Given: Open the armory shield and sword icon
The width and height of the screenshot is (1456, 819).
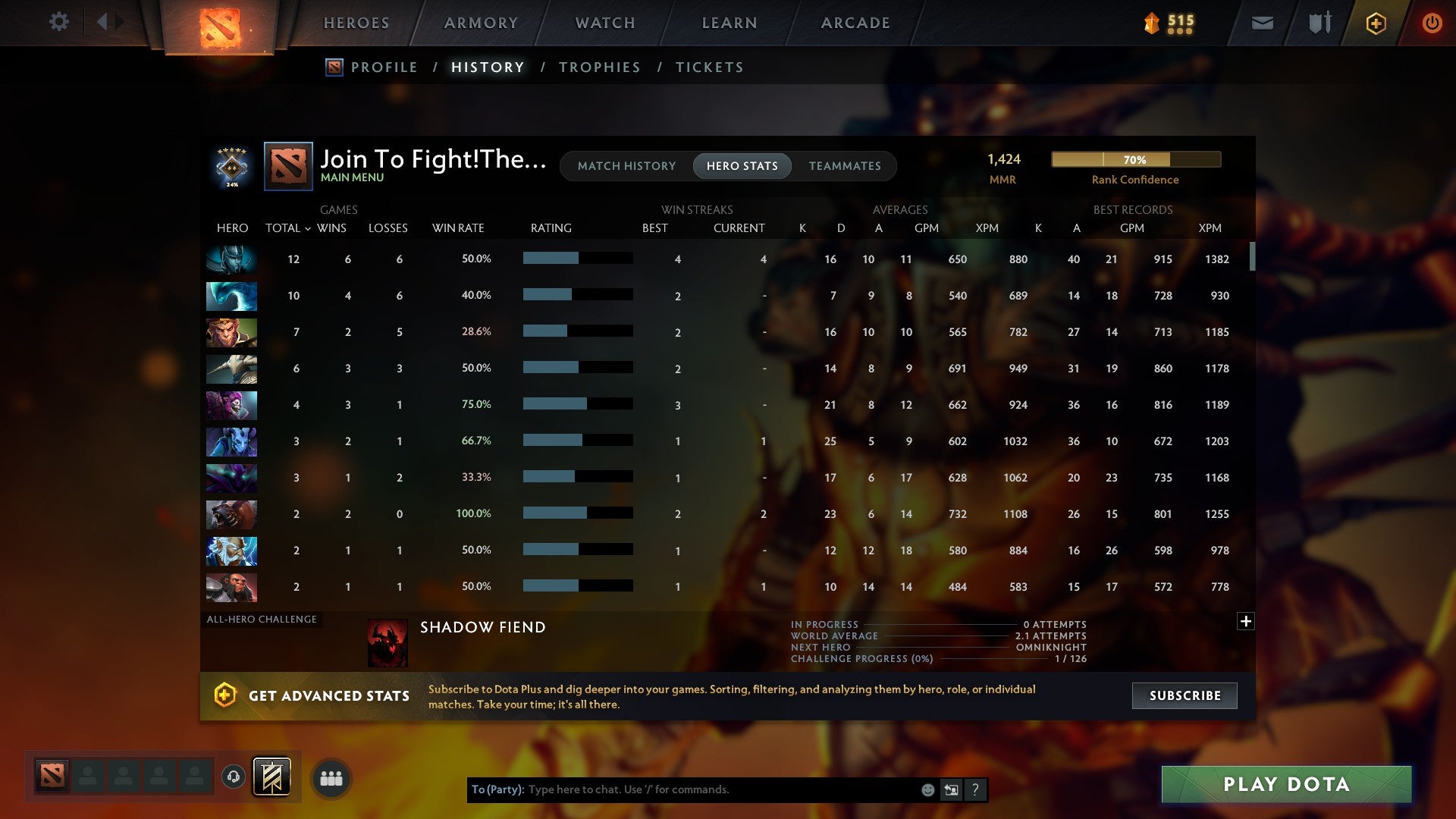Looking at the screenshot, I should (x=1319, y=23).
